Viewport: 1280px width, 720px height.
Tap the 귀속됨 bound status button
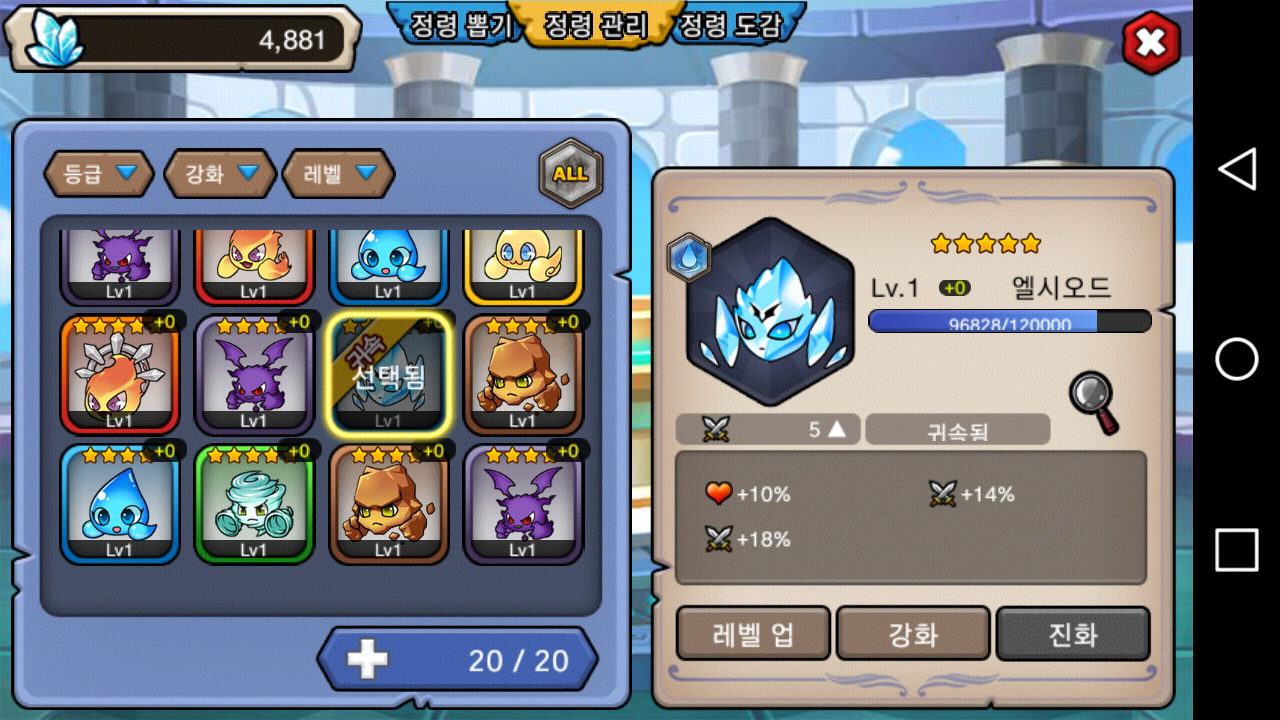pyautogui.click(x=957, y=430)
